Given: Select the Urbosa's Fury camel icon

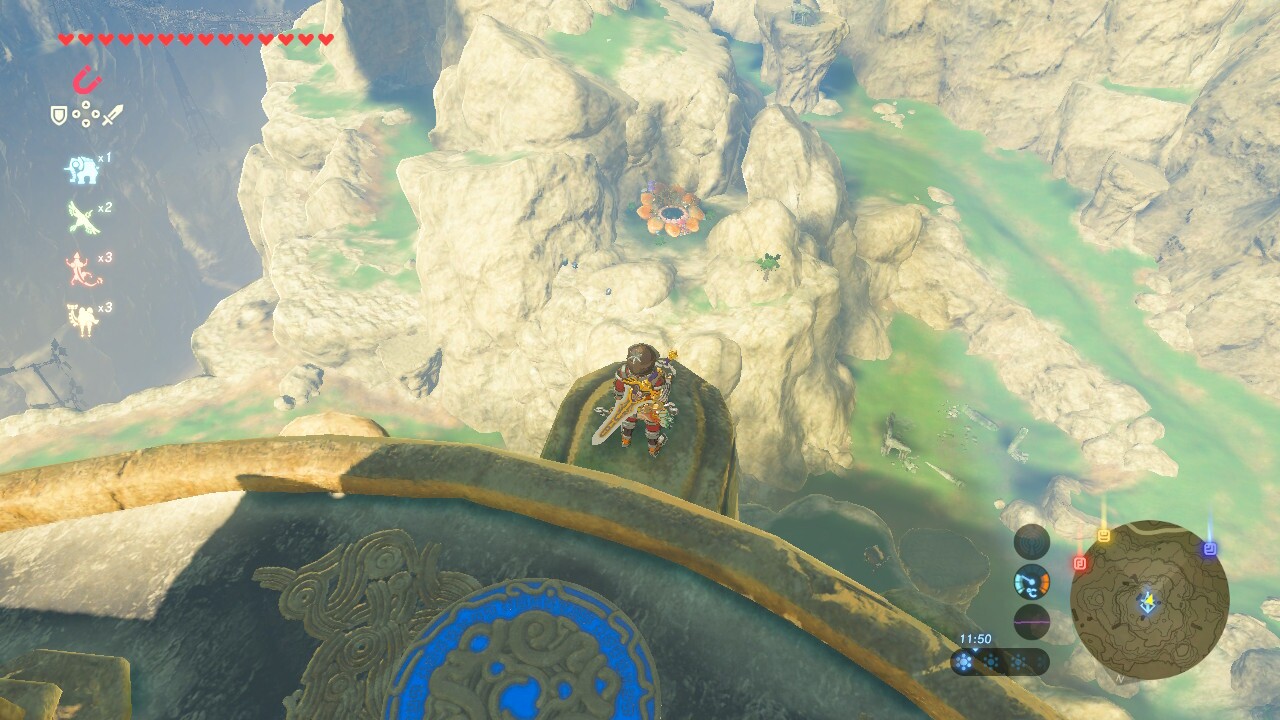Looking at the screenshot, I should point(83,315).
